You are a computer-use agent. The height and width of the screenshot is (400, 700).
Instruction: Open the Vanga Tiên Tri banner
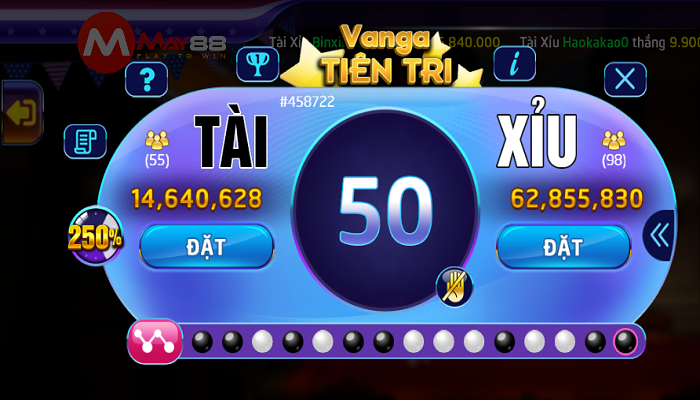[385, 55]
